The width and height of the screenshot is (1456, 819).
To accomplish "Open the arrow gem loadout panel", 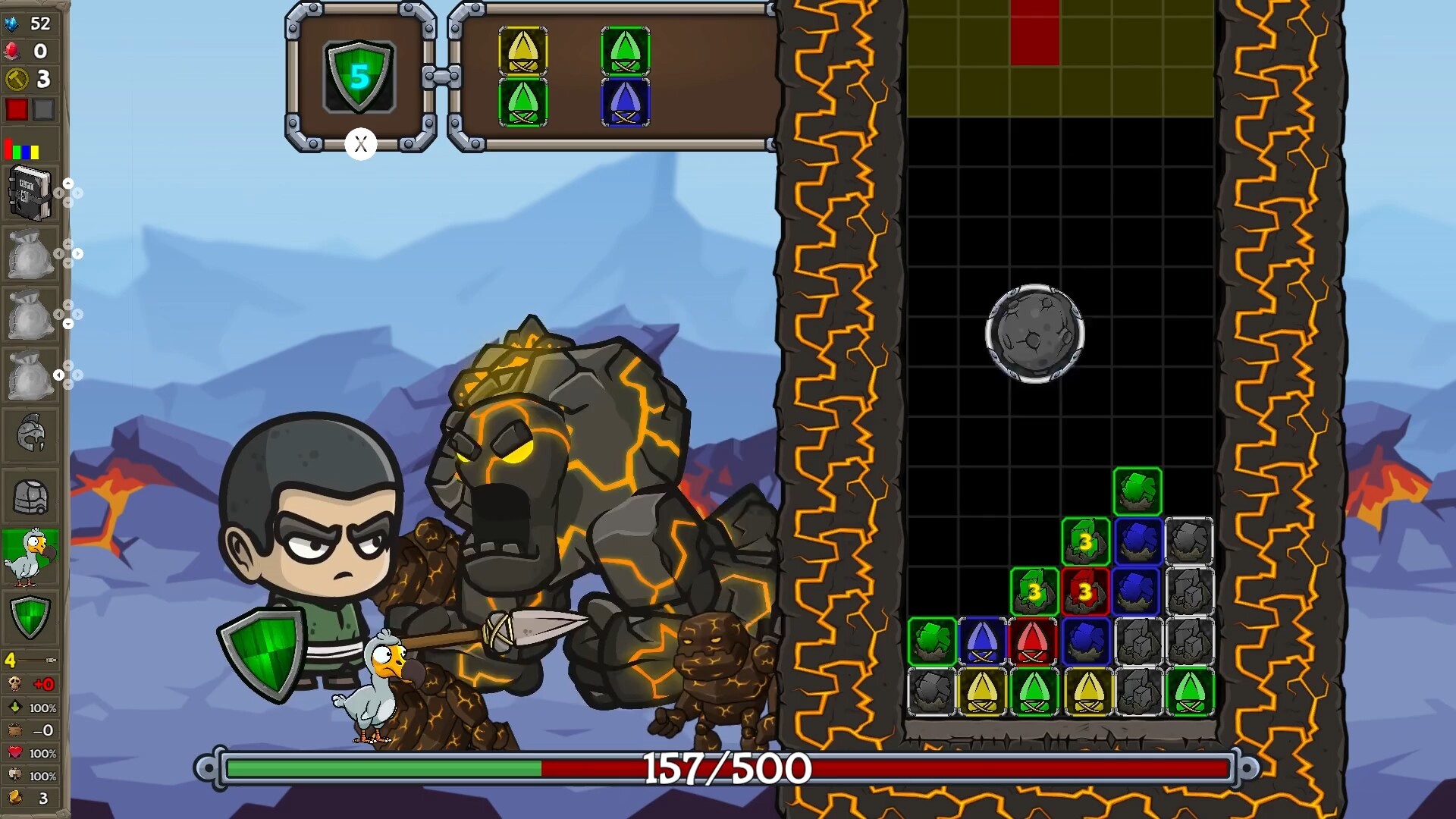I will (614, 76).
